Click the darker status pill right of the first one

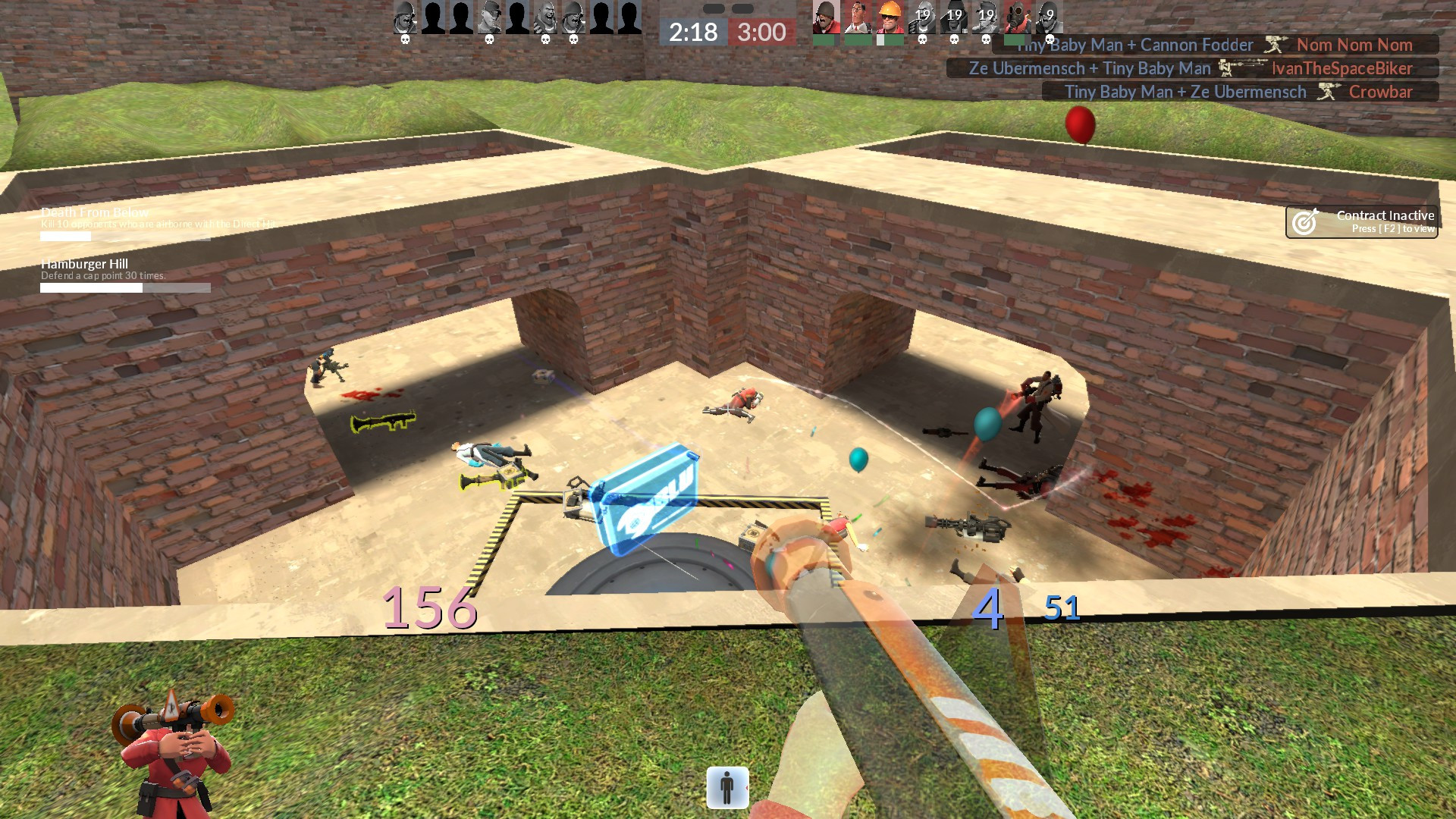[742, 8]
